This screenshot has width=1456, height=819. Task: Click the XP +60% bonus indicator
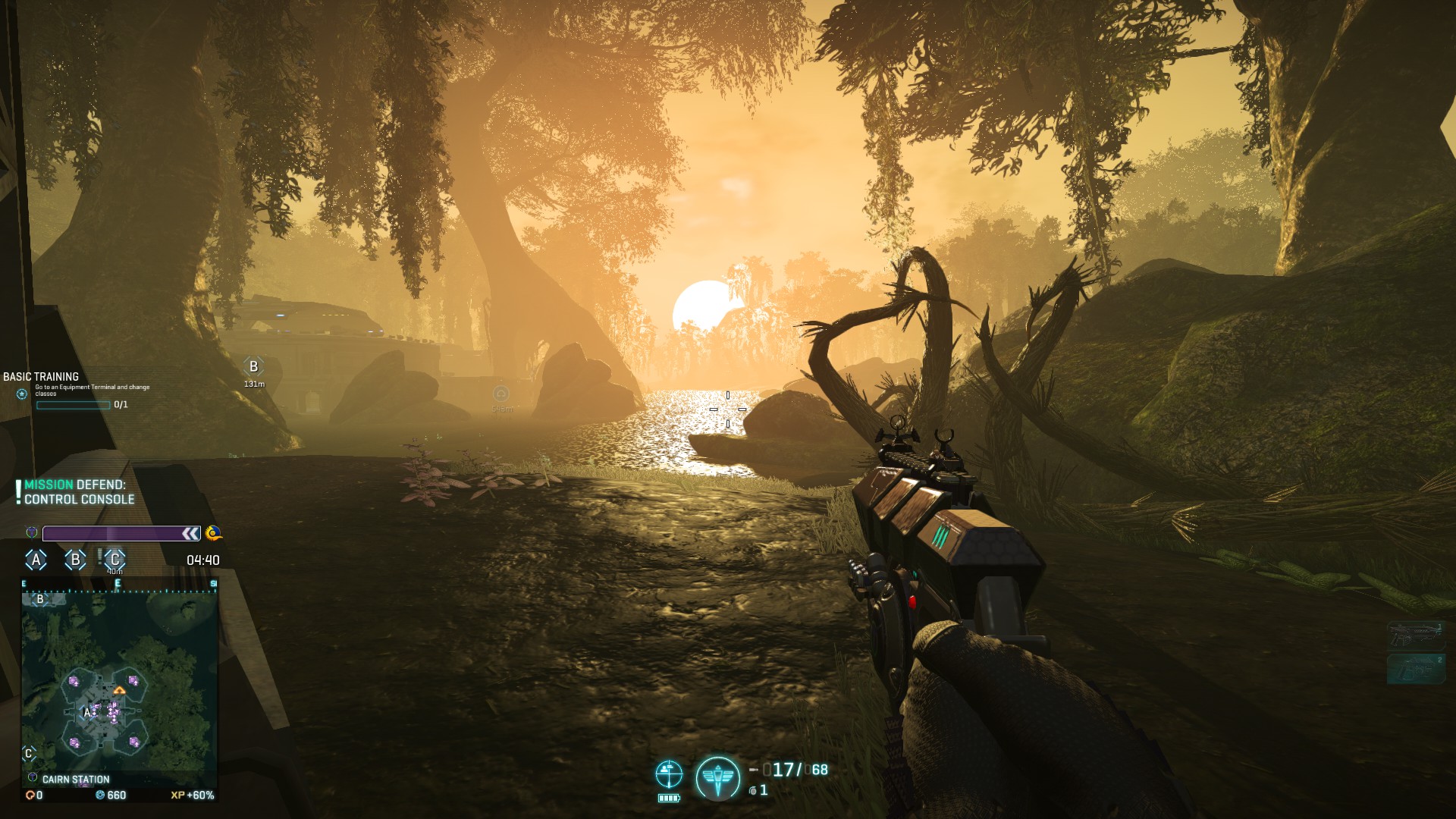(193, 795)
